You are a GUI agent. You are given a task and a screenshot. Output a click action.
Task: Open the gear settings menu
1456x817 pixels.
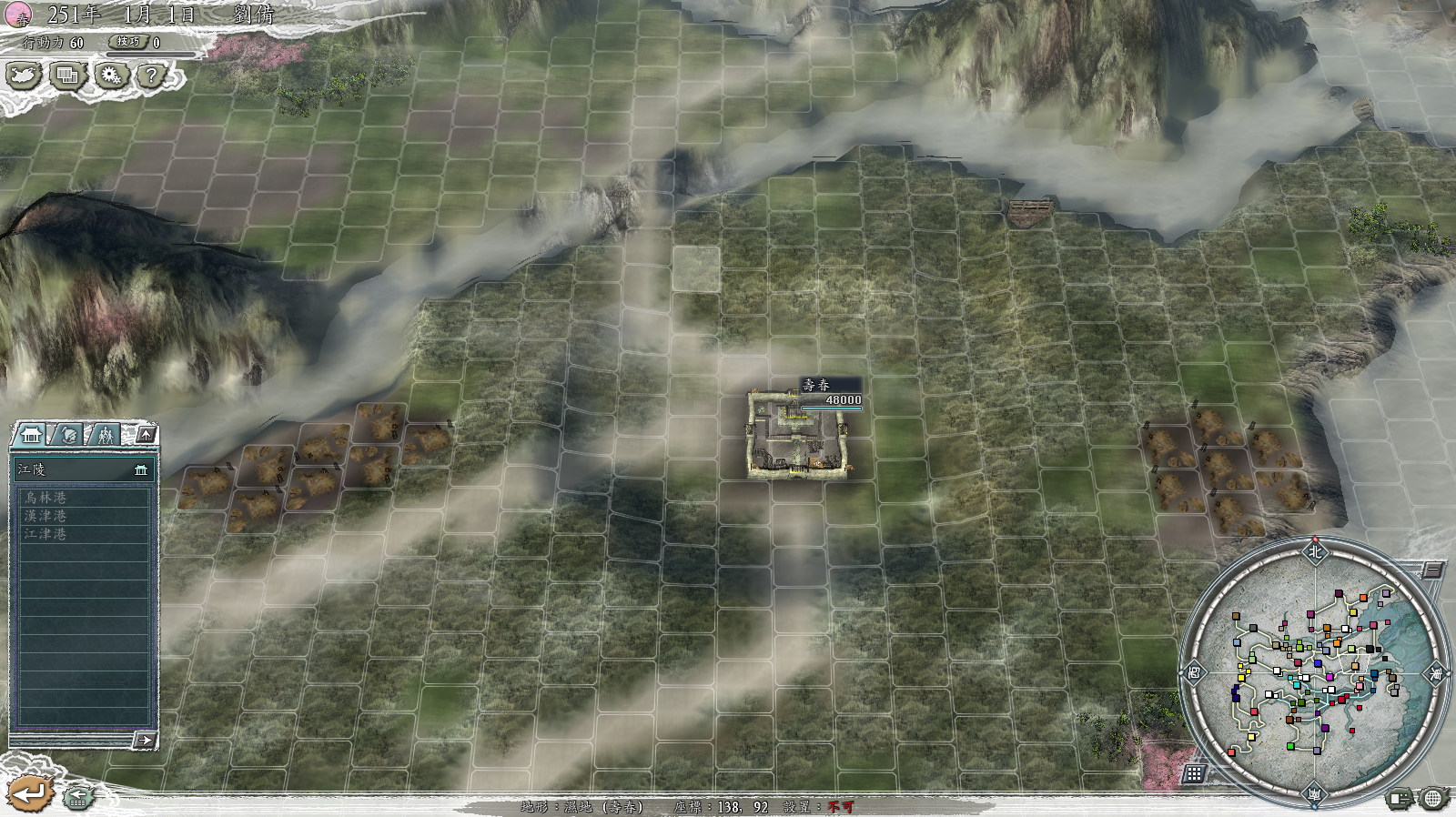[x=111, y=76]
